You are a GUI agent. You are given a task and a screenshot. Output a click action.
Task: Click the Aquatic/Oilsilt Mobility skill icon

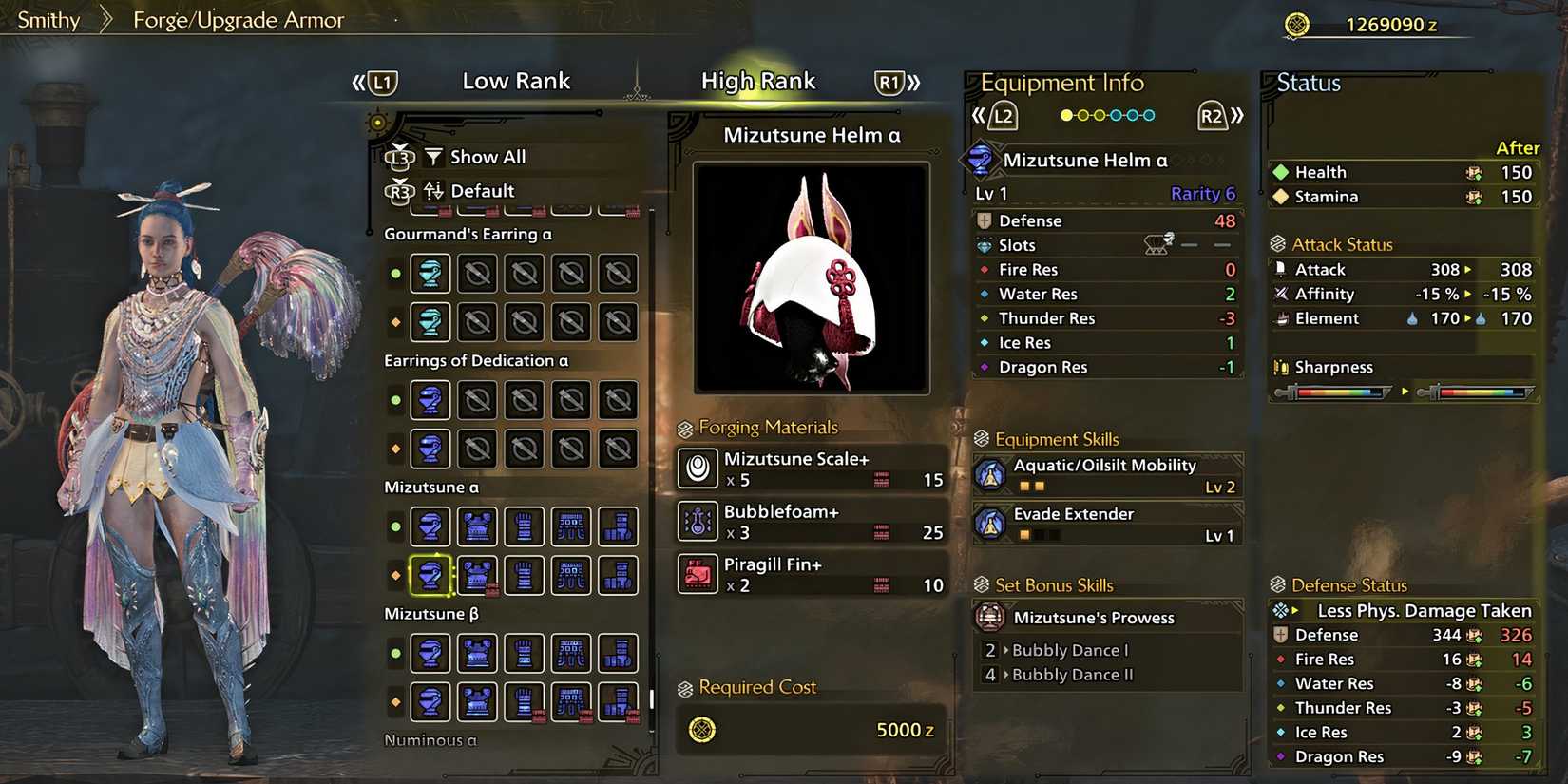(x=993, y=474)
